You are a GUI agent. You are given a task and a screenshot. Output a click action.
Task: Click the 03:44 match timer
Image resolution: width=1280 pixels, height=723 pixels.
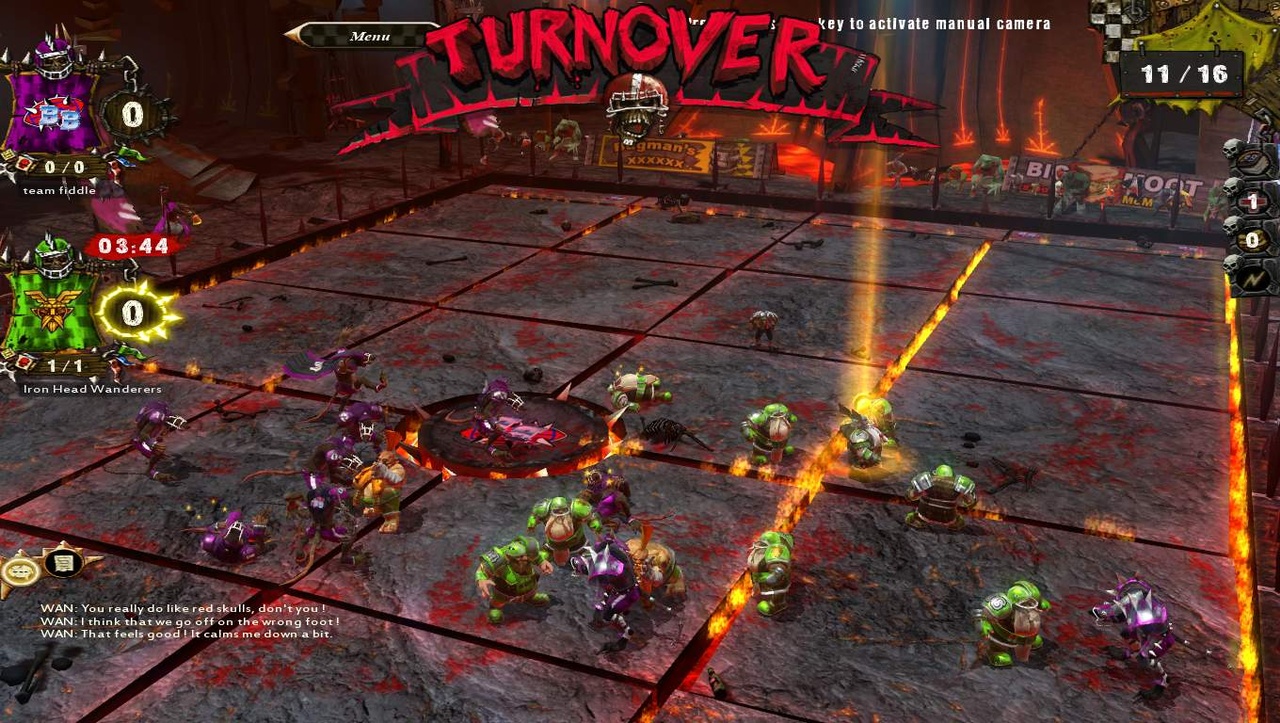pos(135,246)
